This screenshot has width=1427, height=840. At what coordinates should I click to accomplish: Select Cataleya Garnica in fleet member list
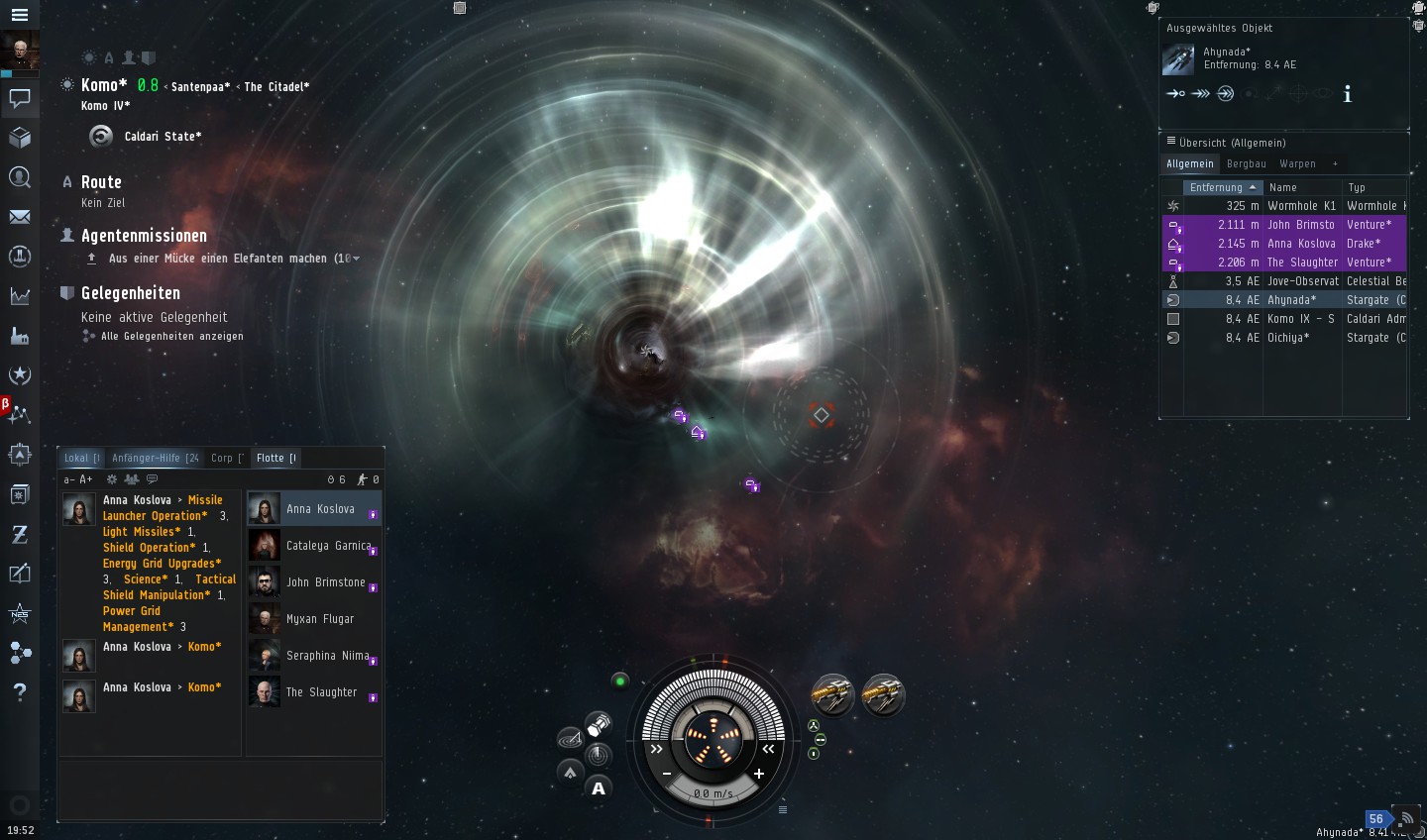point(328,546)
